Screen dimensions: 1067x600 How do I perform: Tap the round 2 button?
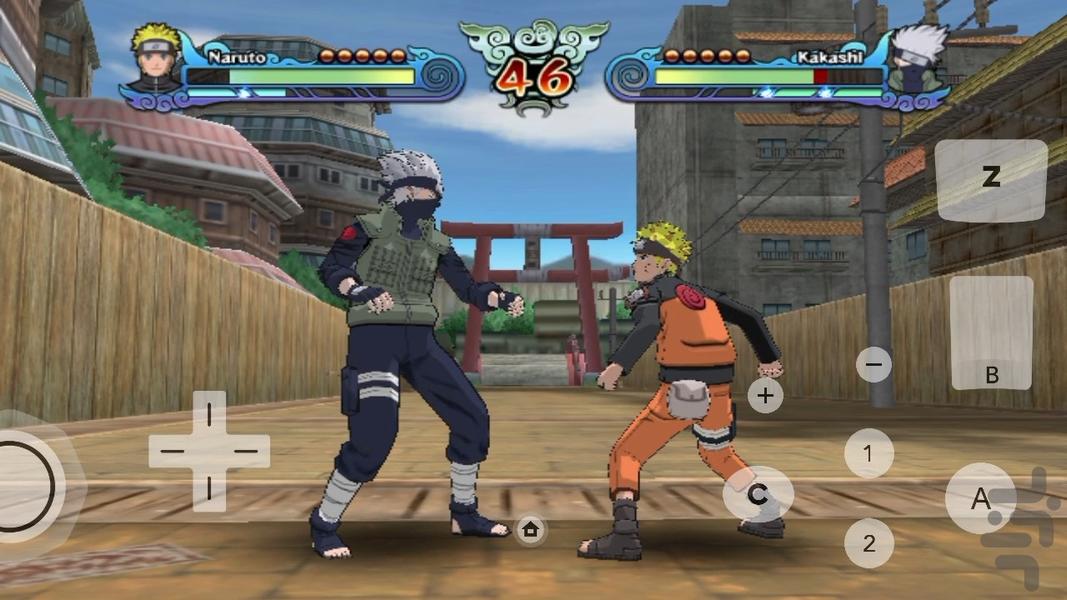click(868, 543)
